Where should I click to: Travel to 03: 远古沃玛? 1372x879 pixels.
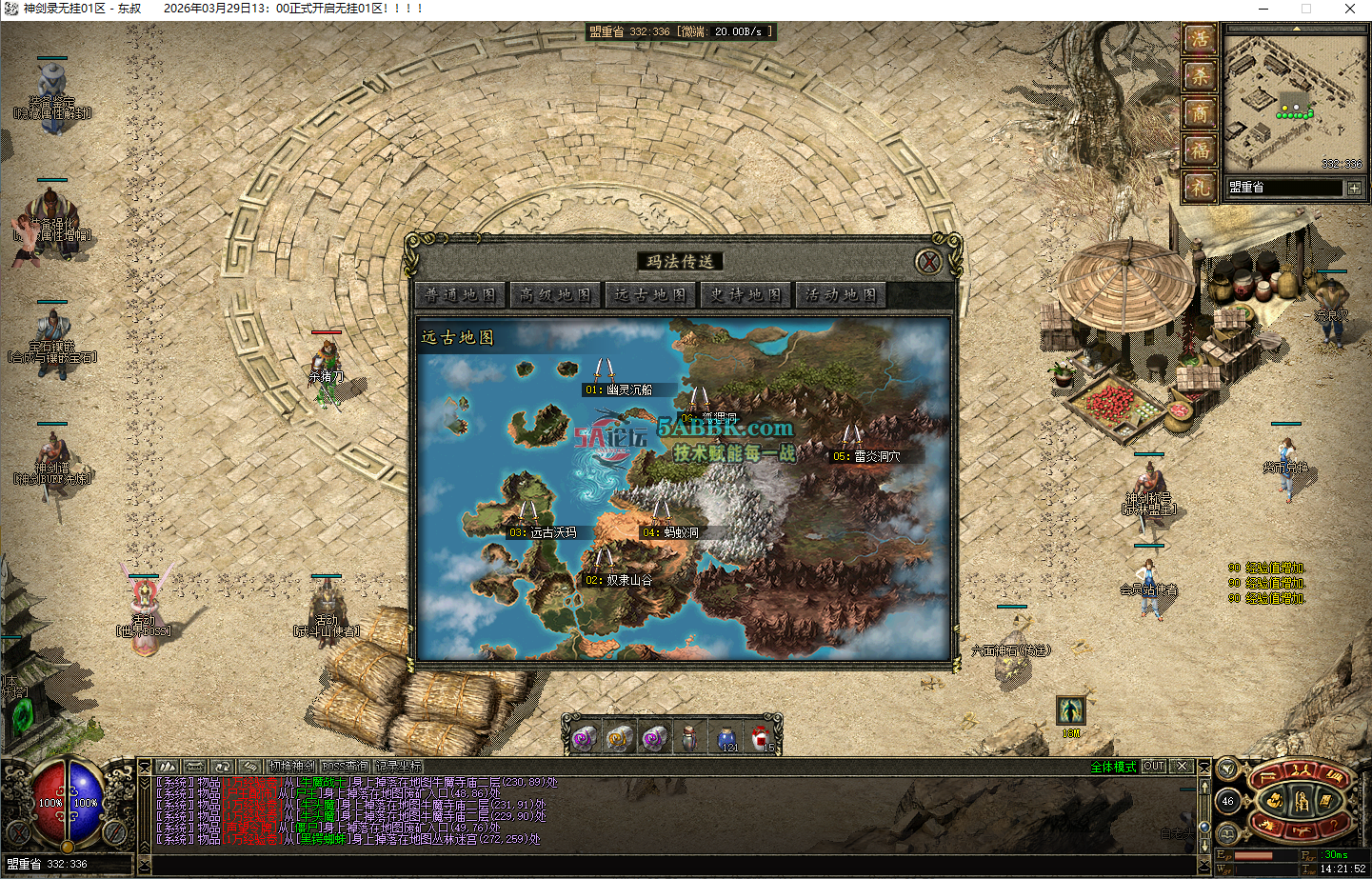(x=543, y=532)
